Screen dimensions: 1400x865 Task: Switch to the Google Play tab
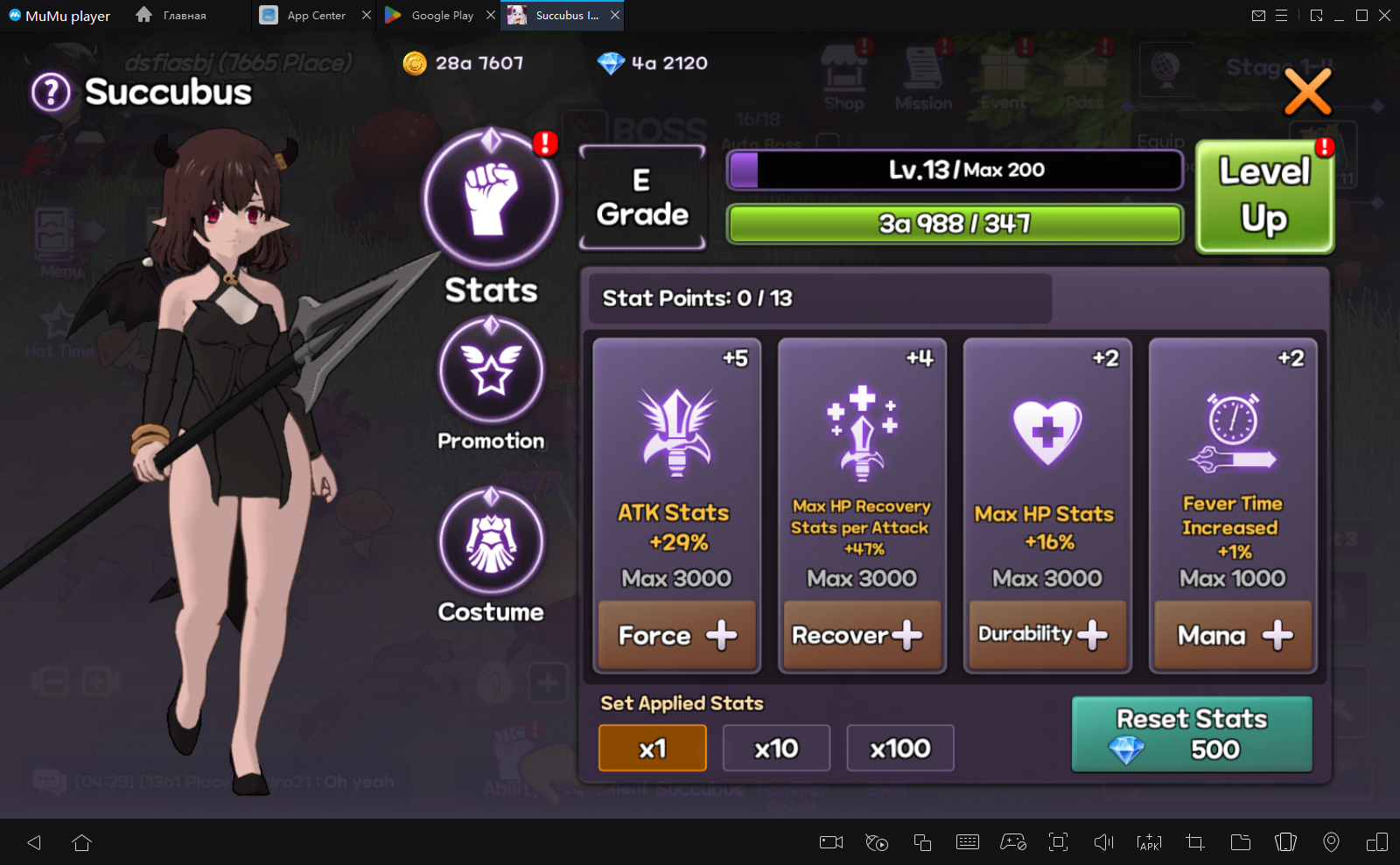click(x=432, y=16)
